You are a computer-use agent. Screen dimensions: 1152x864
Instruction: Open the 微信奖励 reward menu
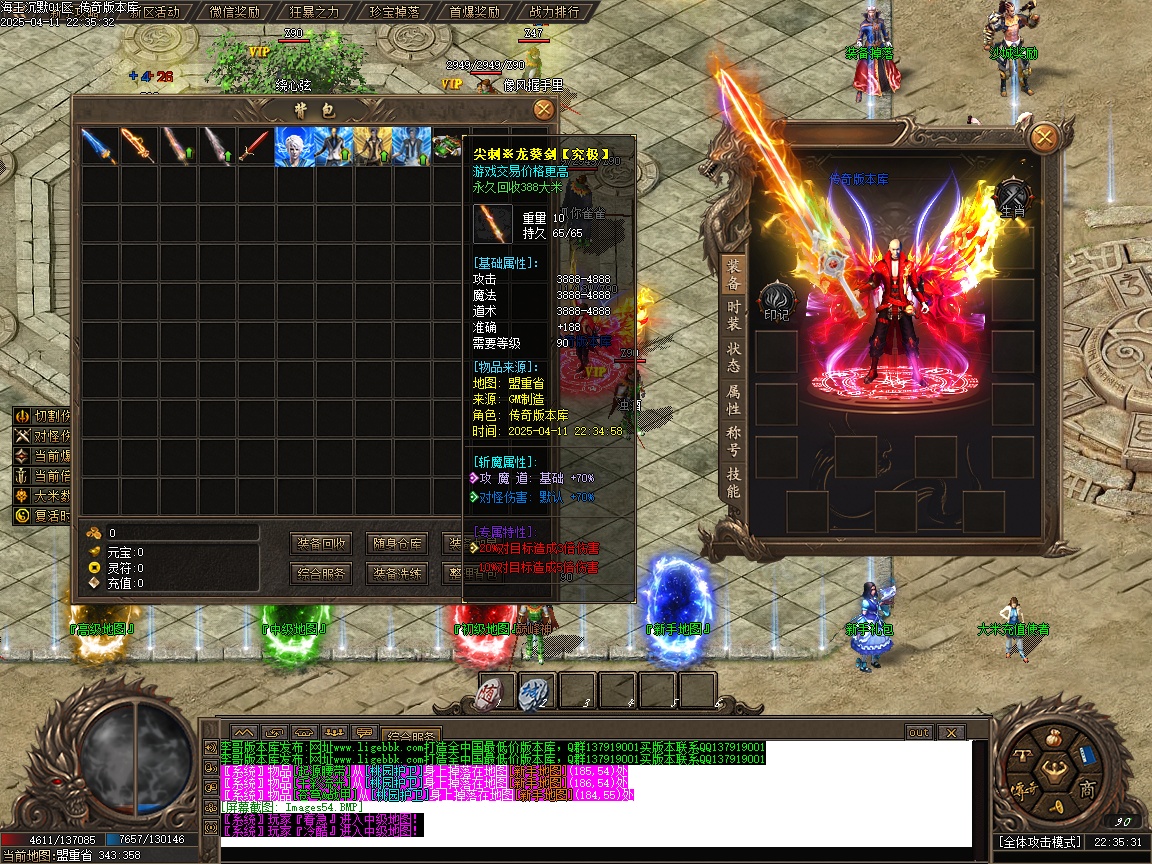[235, 12]
